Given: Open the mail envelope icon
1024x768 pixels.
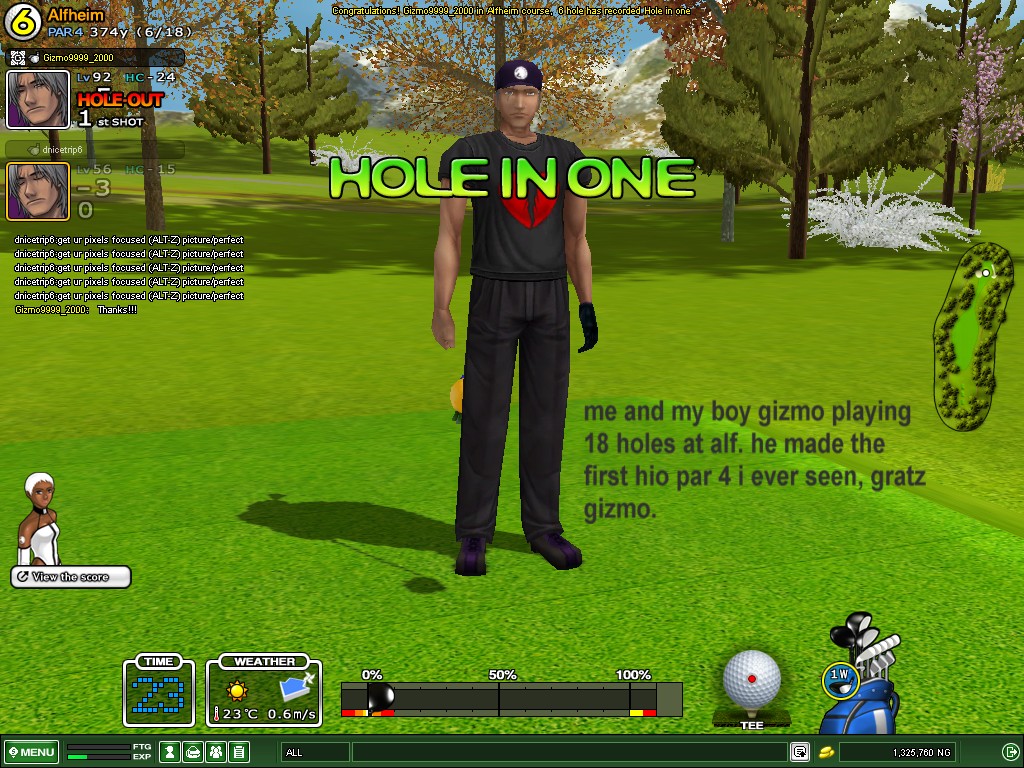Looking at the screenshot, I should click(x=194, y=752).
